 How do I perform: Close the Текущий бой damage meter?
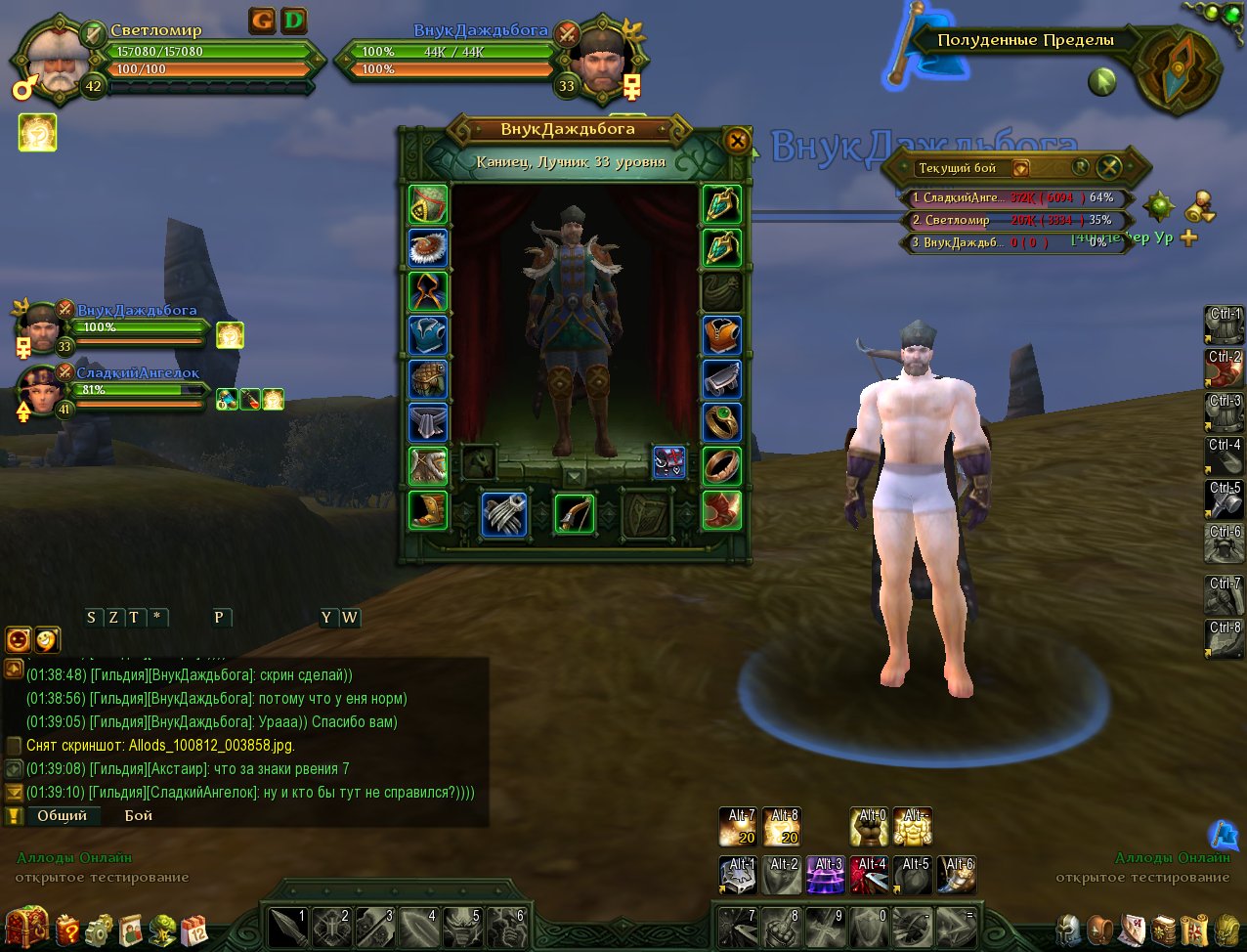pos(1108,166)
